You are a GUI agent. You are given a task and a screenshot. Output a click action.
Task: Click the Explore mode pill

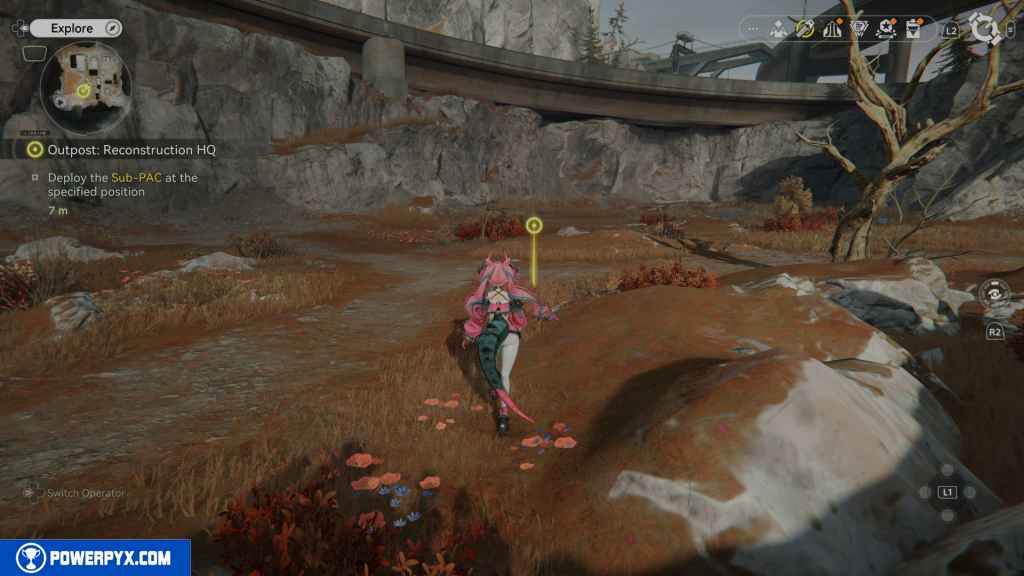pyautogui.click(x=74, y=28)
